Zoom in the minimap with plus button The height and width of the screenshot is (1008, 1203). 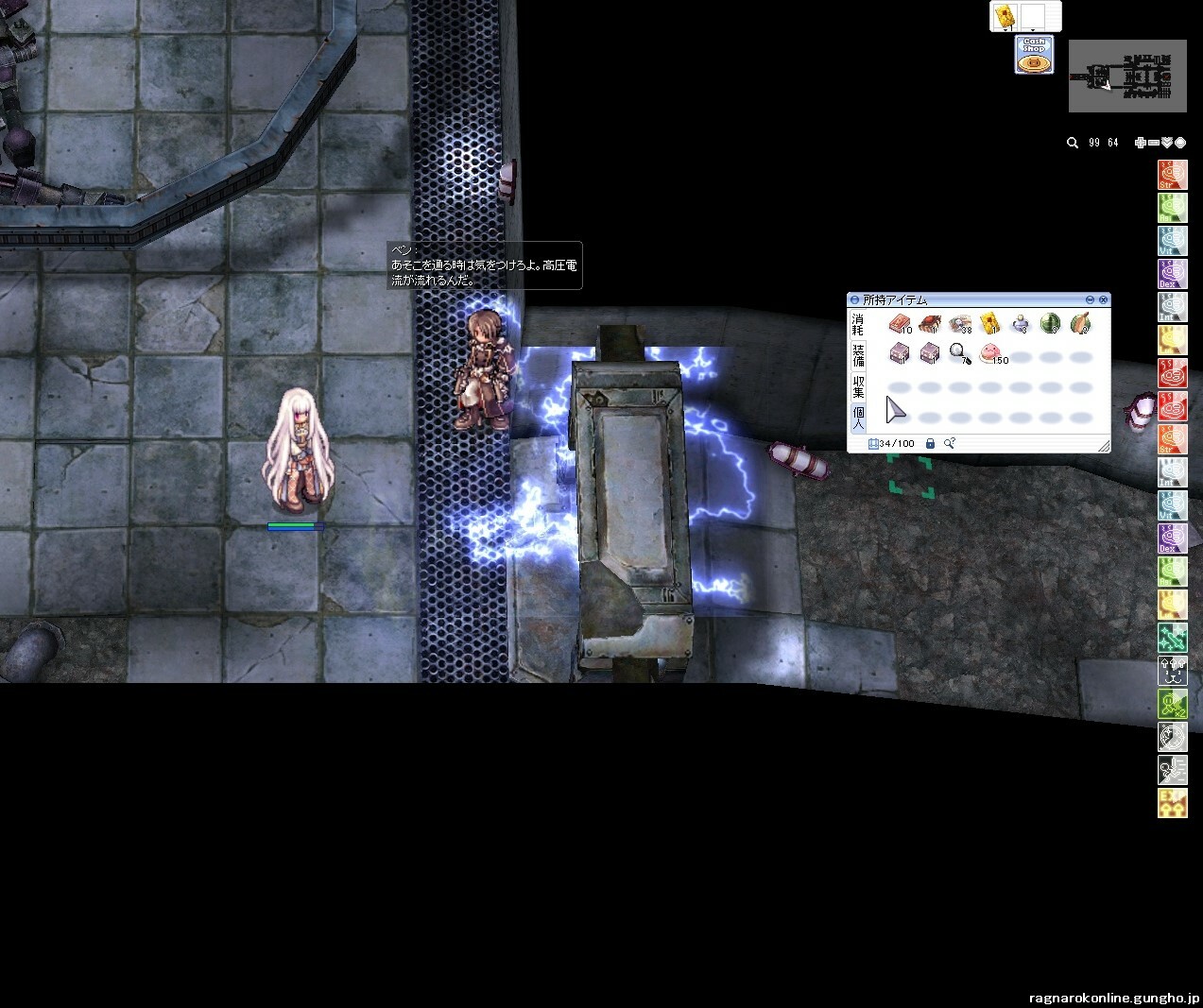point(1141,143)
